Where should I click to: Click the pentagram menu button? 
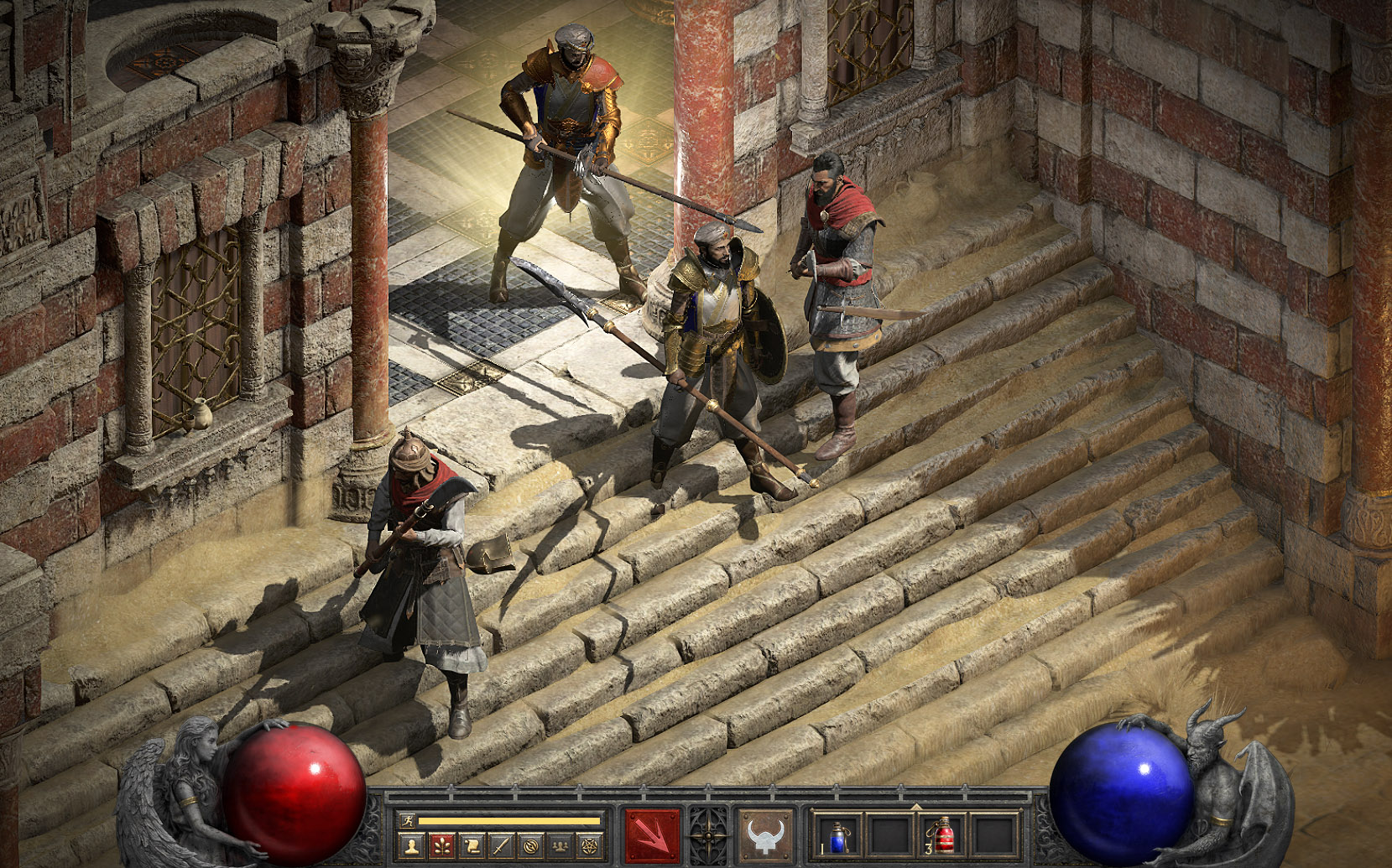590,845
